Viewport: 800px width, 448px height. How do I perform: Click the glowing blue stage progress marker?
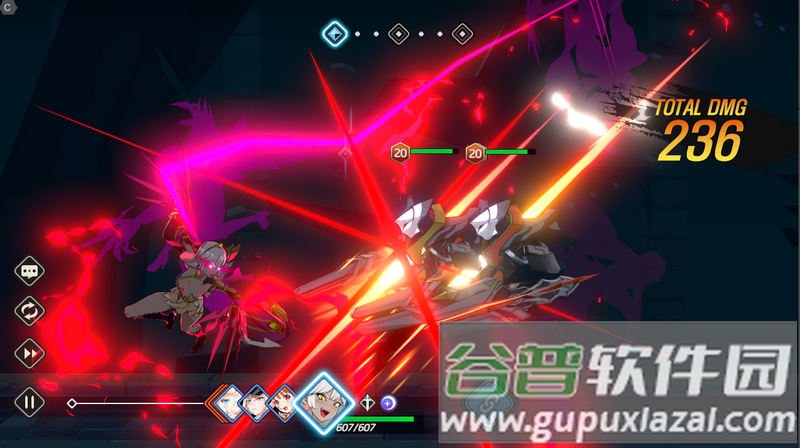(x=335, y=34)
